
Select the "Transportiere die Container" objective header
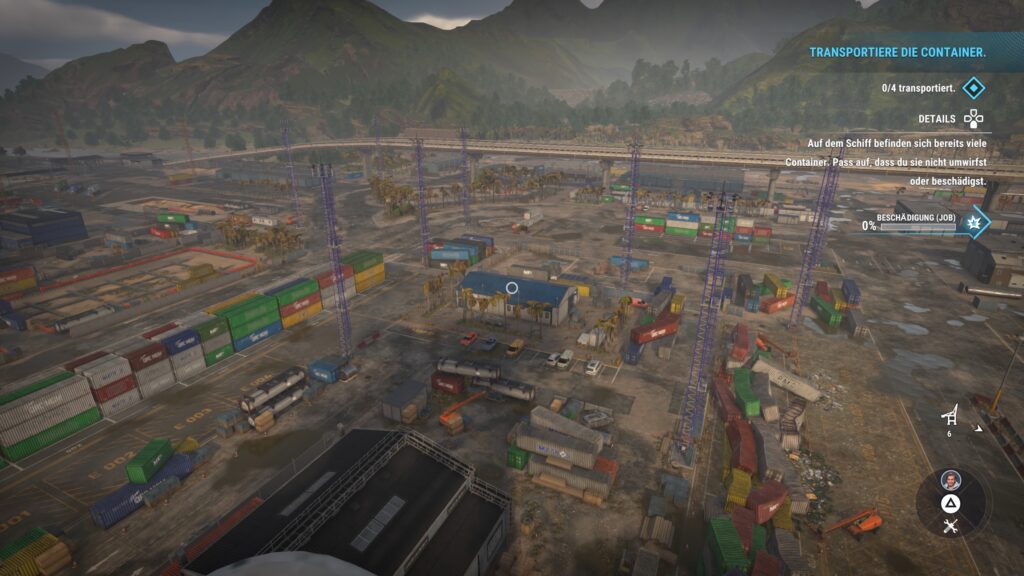click(x=897, y=52)
